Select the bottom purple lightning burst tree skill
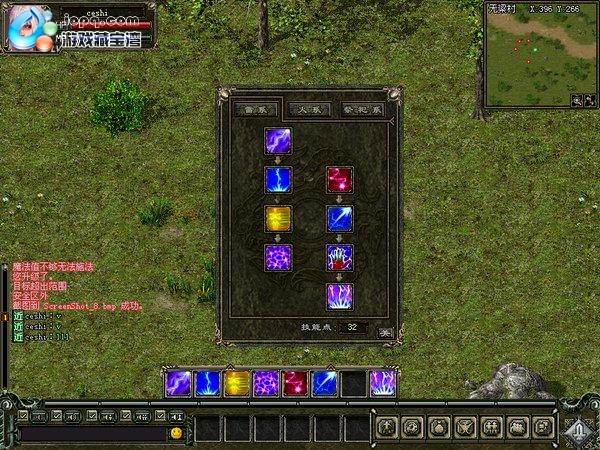The image size is (600, 450). tap(340, 297)
